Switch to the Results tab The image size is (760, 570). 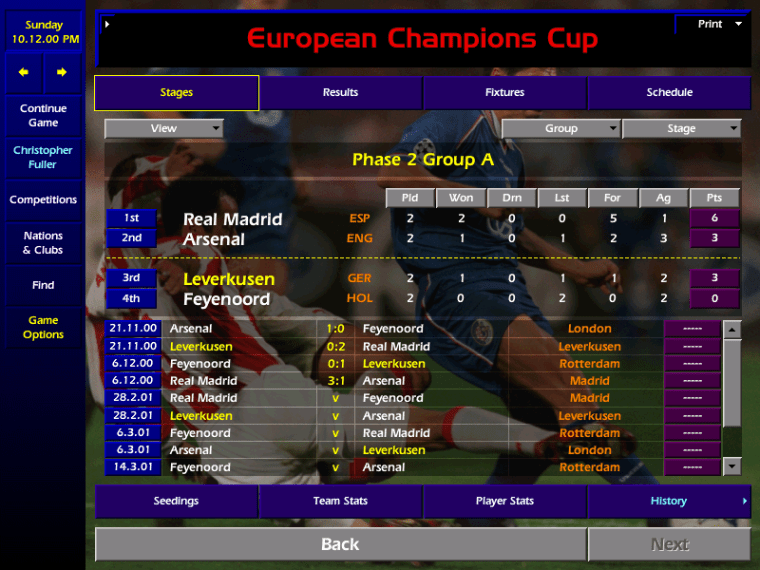click(340, 93)
